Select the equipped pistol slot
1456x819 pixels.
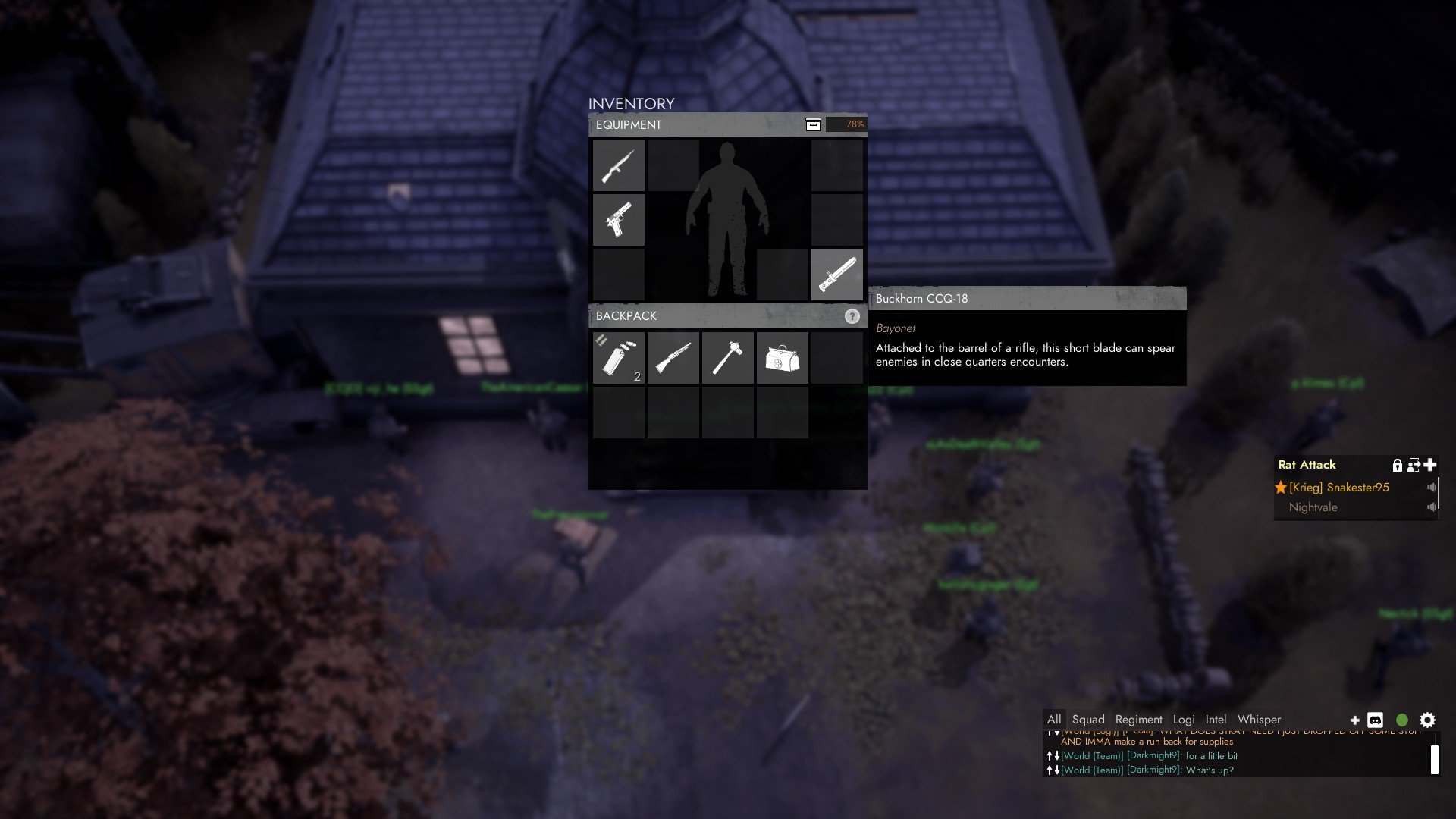(619, 220)
